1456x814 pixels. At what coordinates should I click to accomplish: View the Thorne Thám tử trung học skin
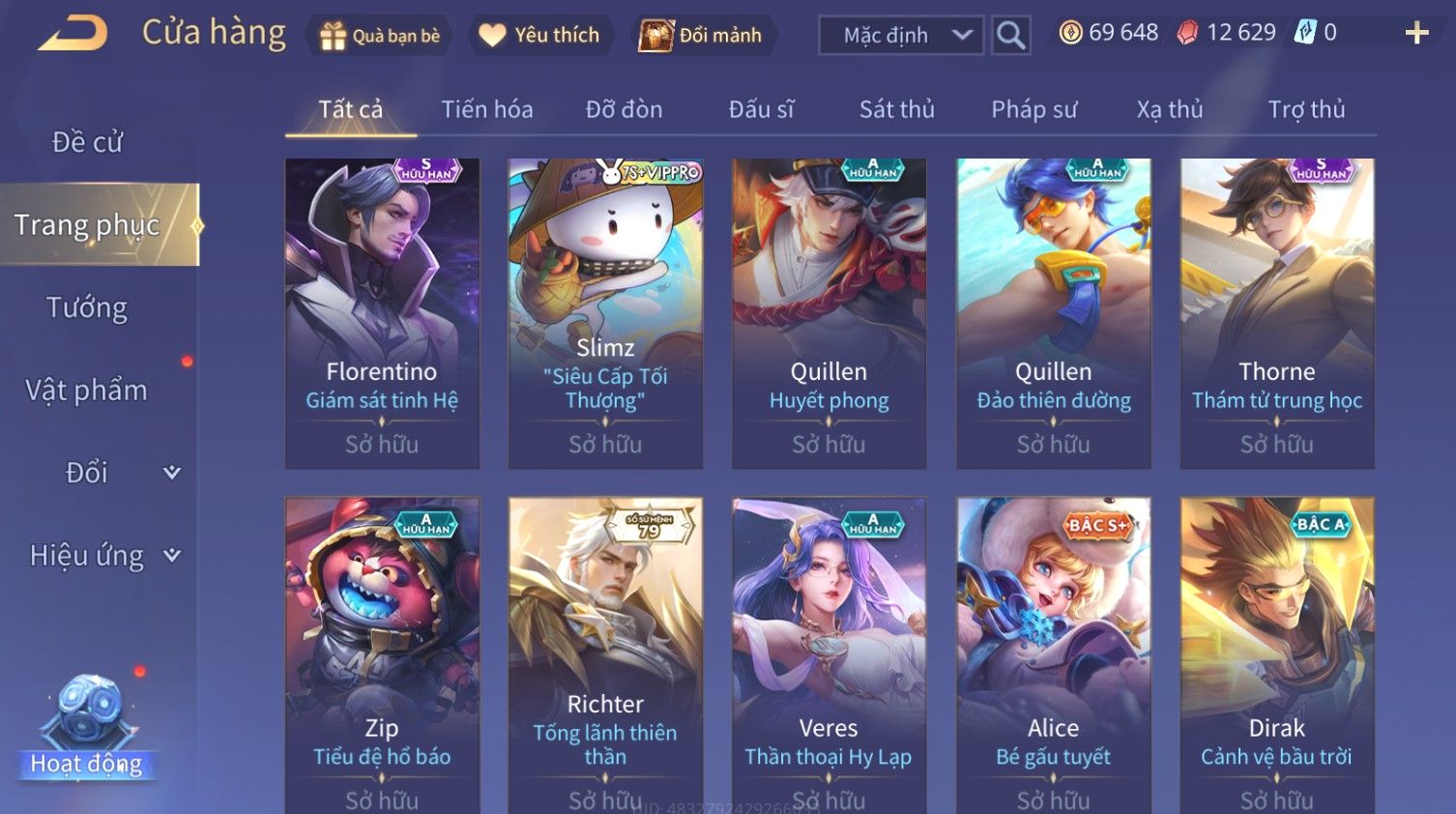[x=1276, y=313]
